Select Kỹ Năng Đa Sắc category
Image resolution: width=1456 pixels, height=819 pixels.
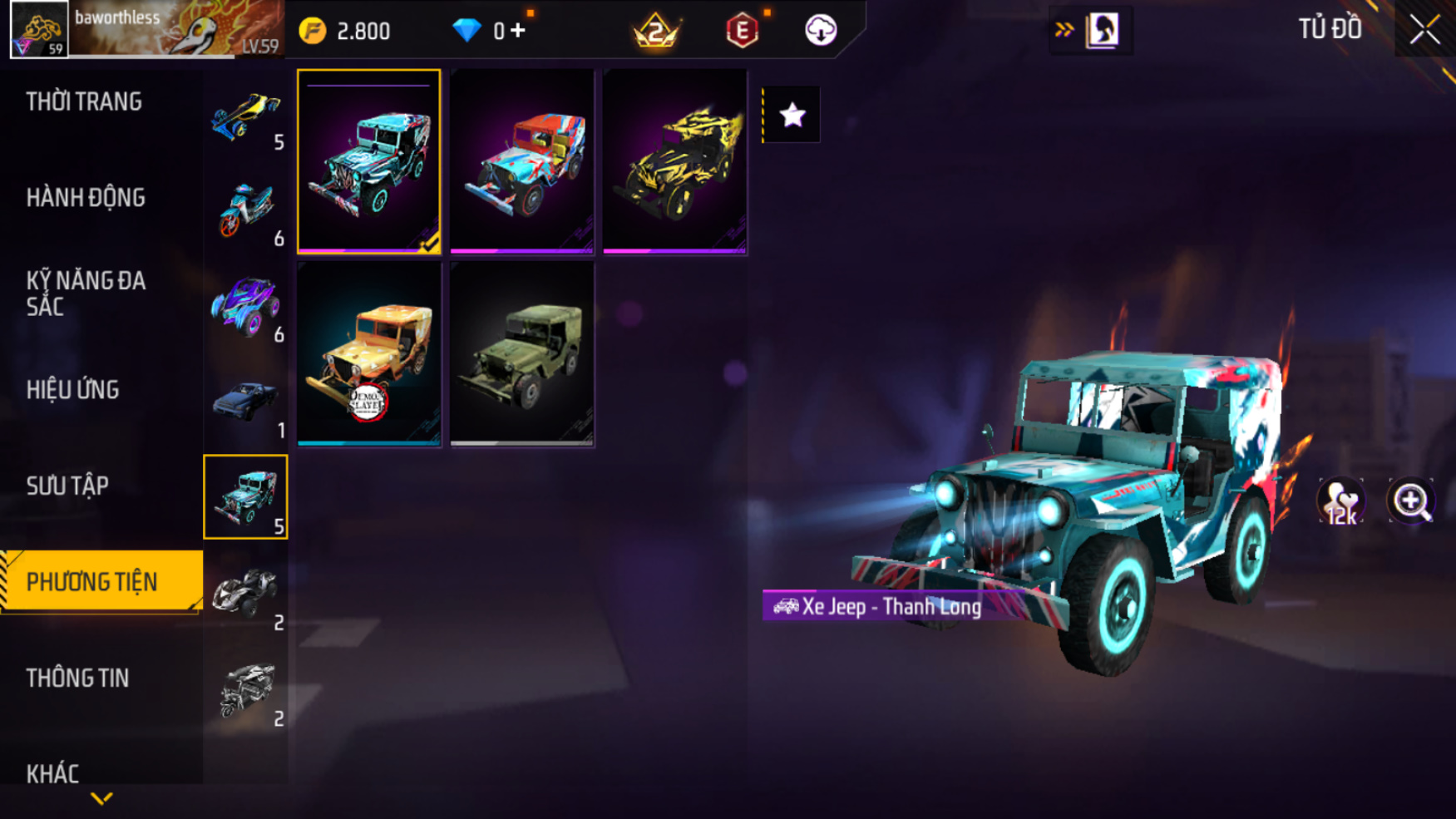(86, 293)
